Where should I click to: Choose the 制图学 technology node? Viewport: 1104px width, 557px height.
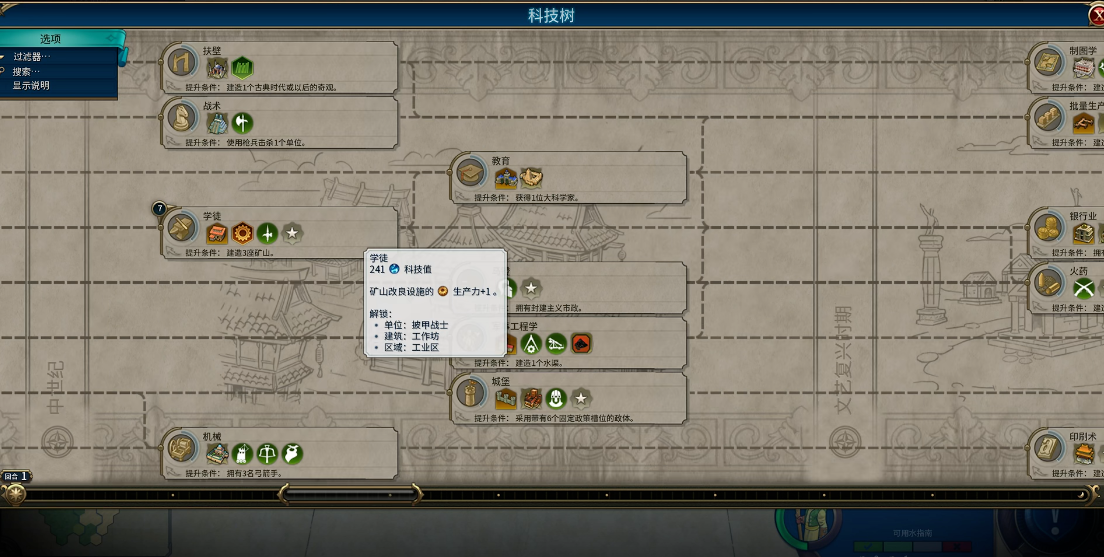coord(1048,62)
